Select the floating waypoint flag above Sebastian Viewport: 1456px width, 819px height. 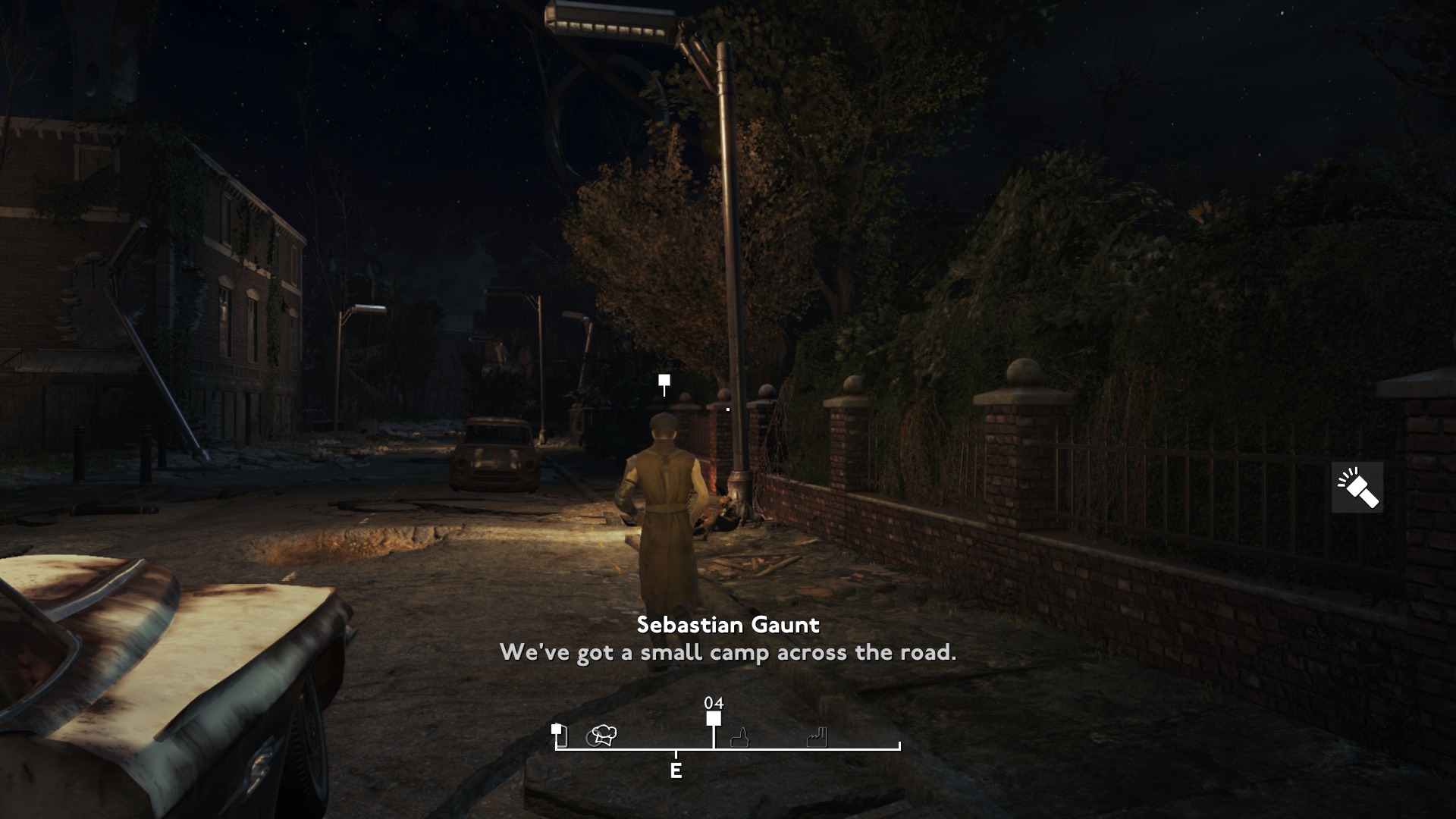point(664,381)
